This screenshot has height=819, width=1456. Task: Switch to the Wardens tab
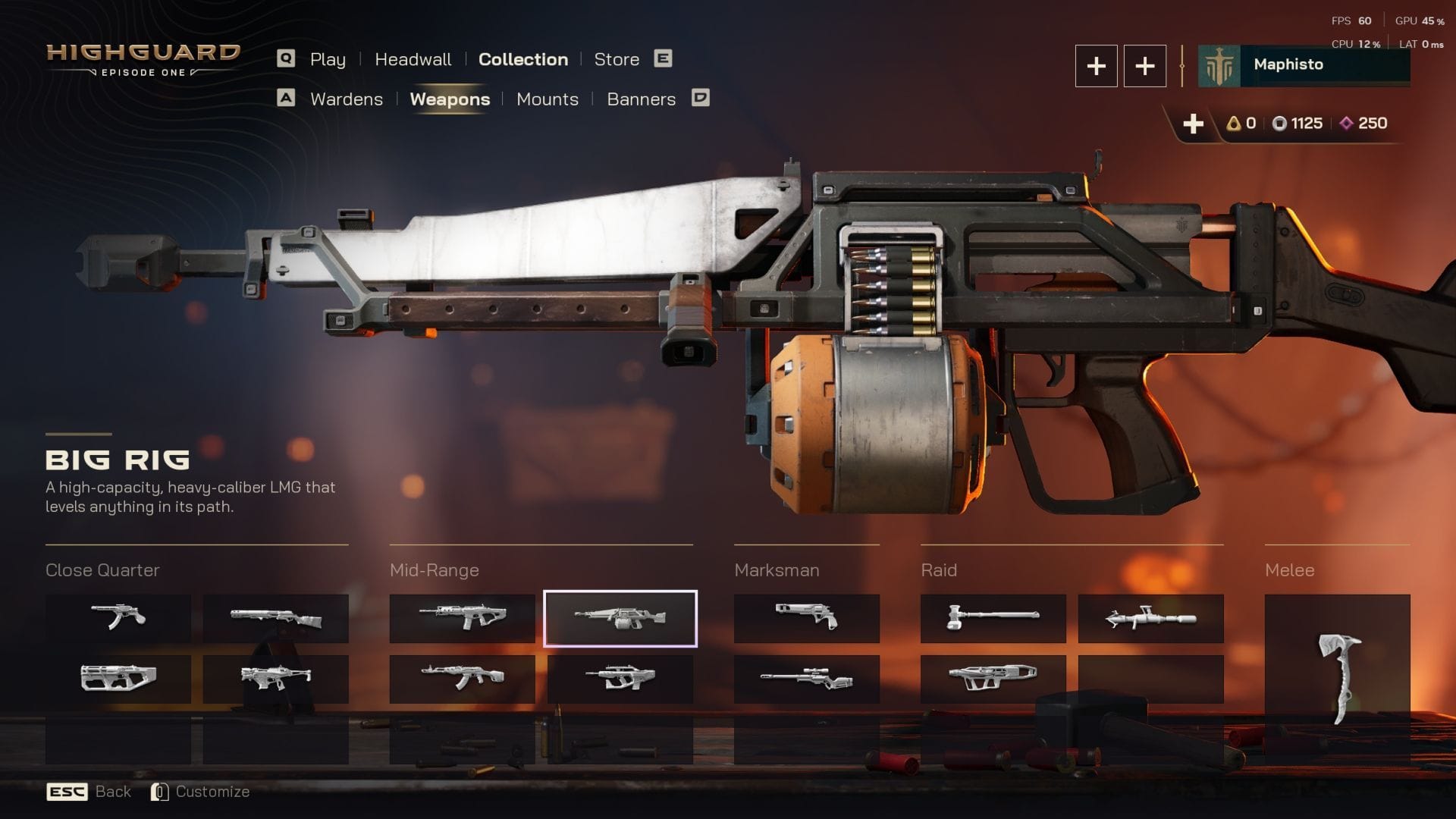pyautogui.click(x=346, y=99)
